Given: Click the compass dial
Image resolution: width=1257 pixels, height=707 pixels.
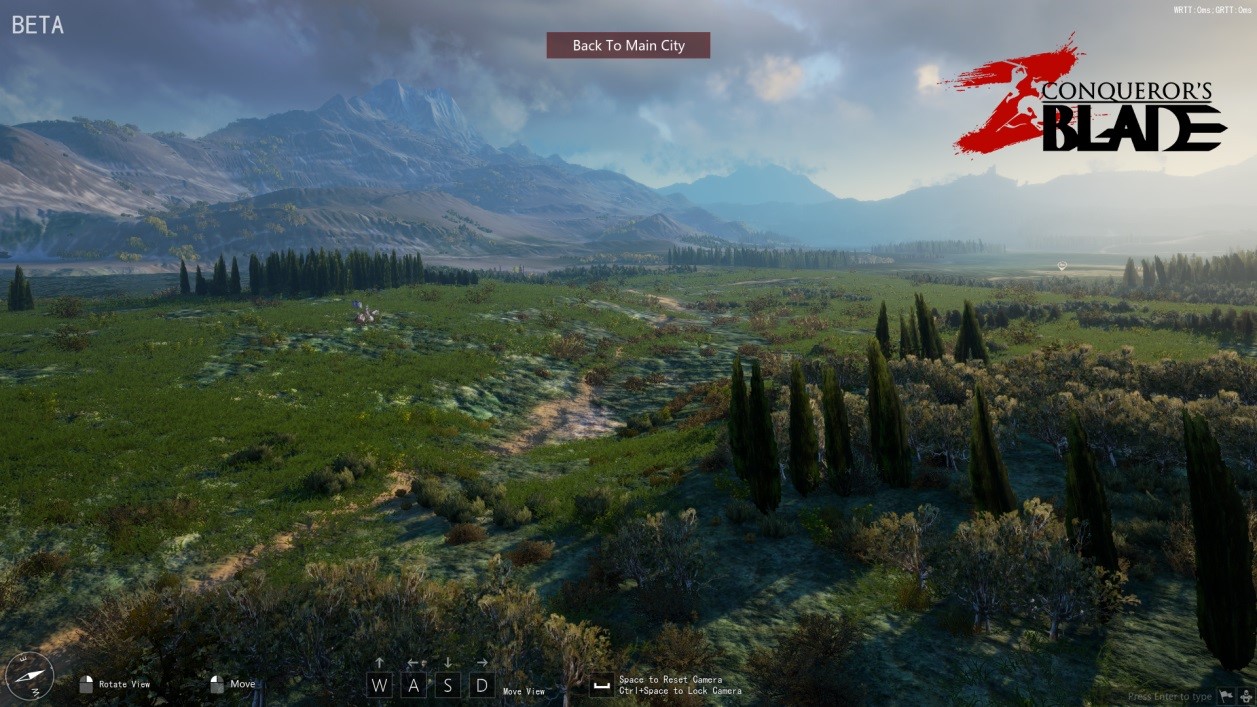Looking at the screenshot, I should pyautogui.click(x=29, y=677).
